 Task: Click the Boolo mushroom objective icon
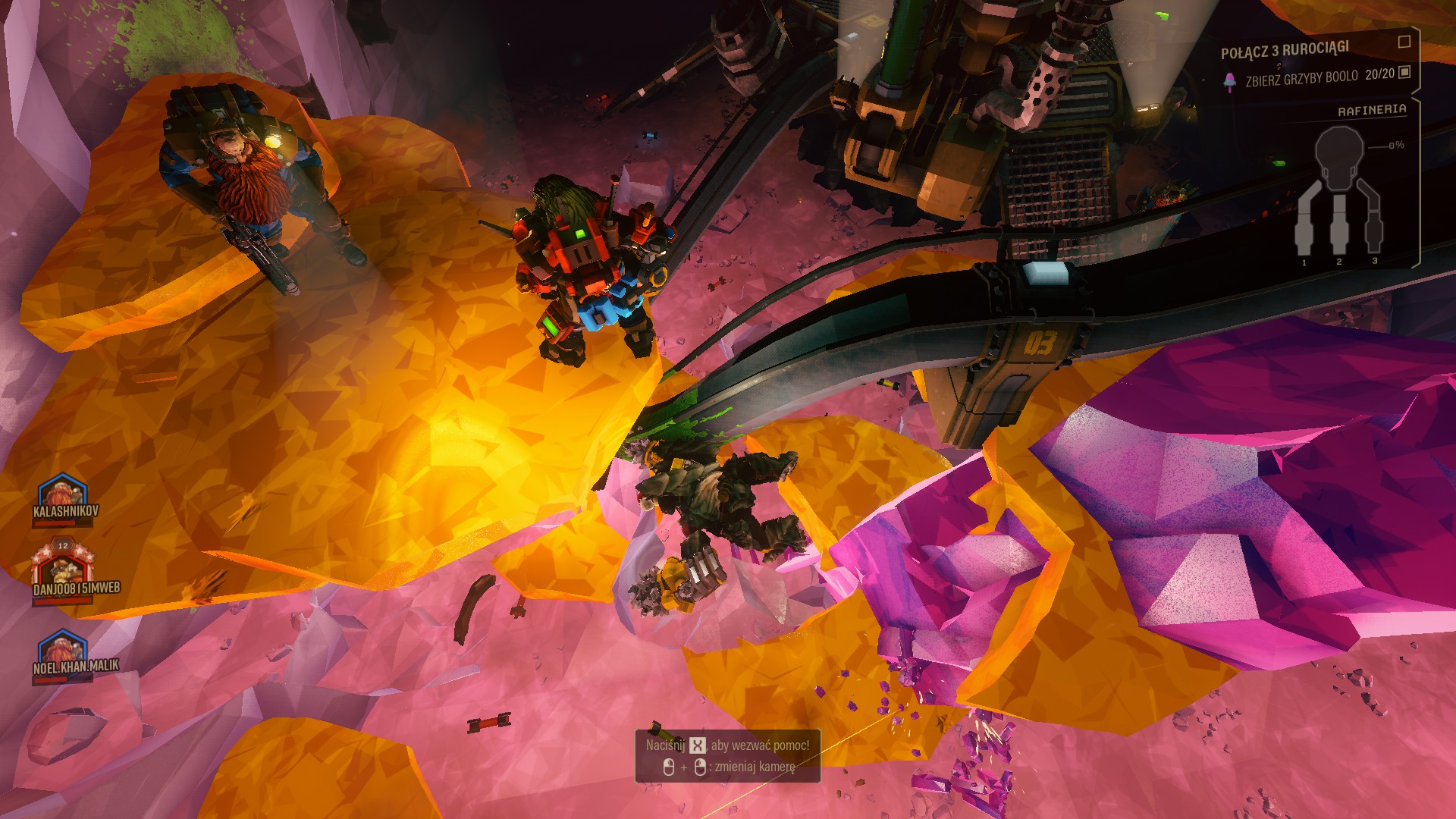(x=1230, y=81)
